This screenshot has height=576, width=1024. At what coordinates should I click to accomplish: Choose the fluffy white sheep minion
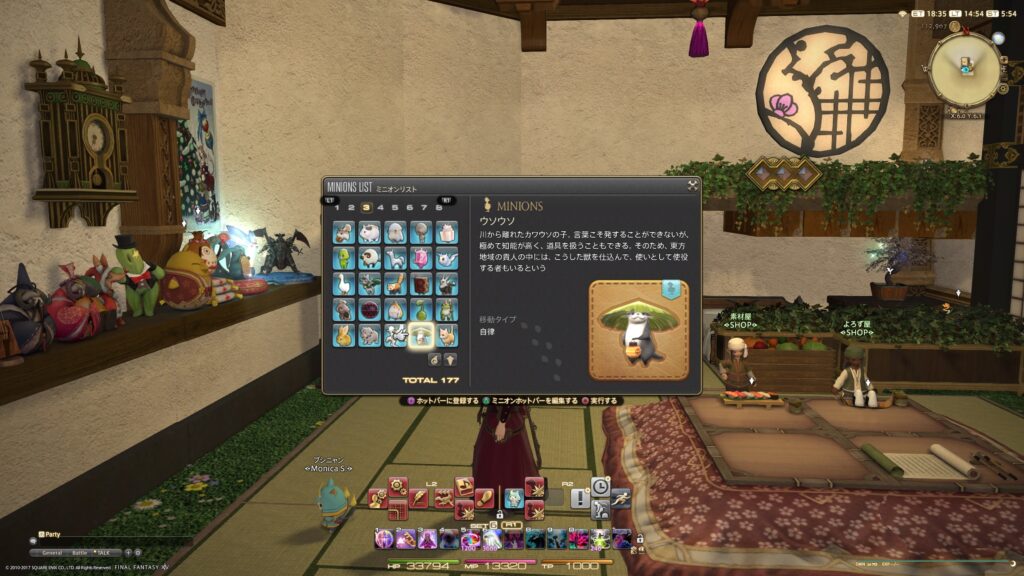point(369,232)
